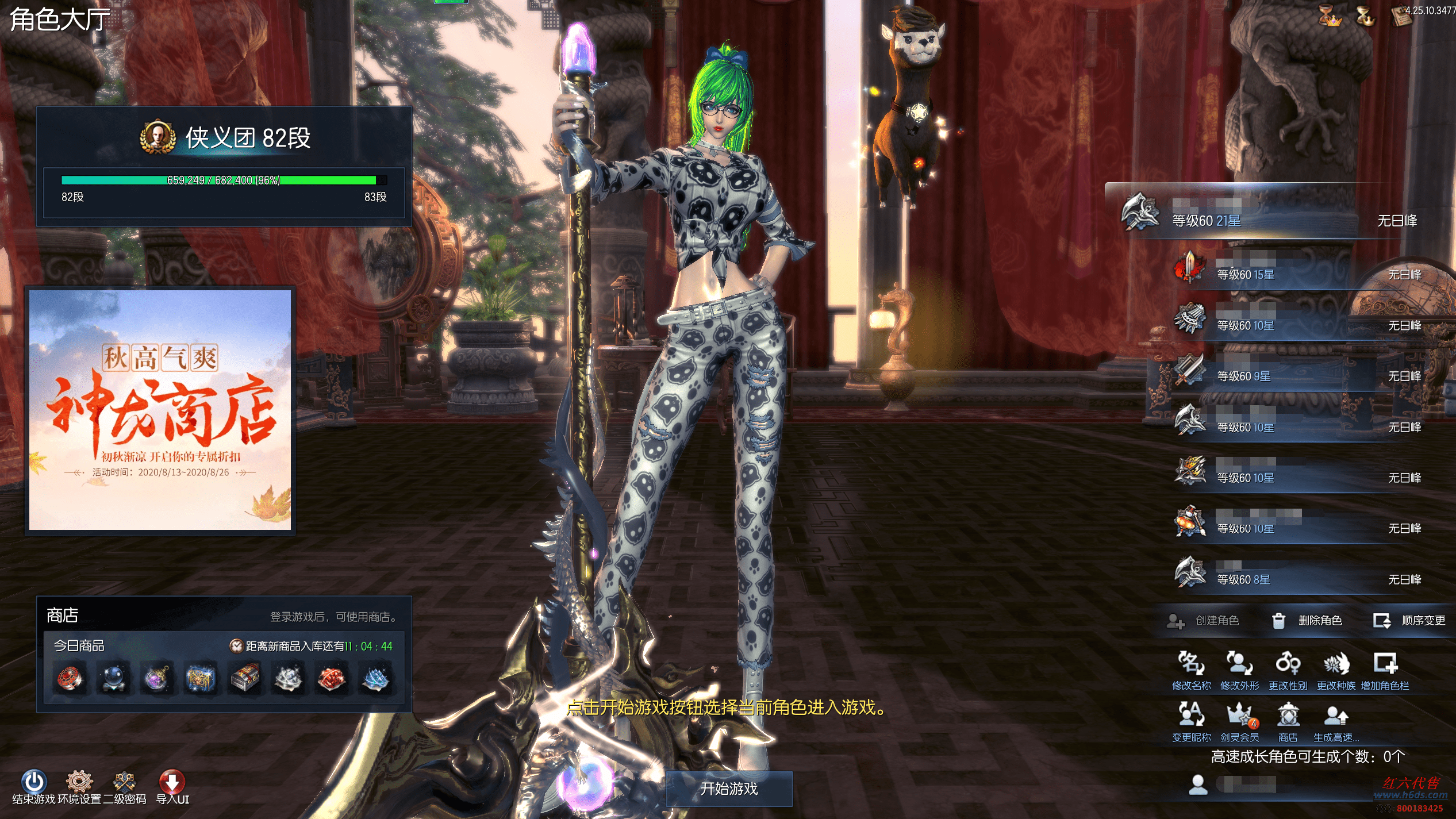Open the 二级密码 key option

[x=124, y=782]
